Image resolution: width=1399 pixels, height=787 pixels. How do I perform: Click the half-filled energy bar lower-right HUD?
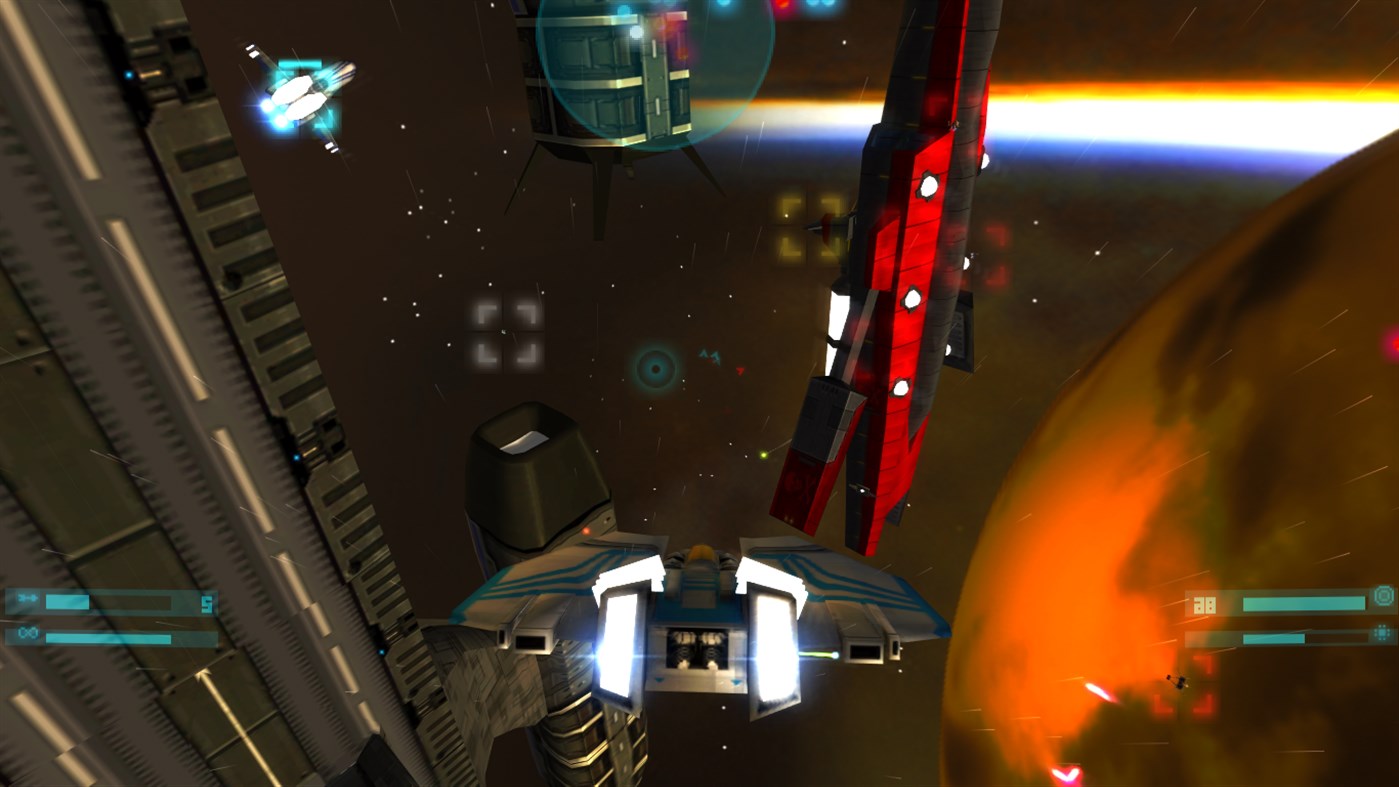1274,638
